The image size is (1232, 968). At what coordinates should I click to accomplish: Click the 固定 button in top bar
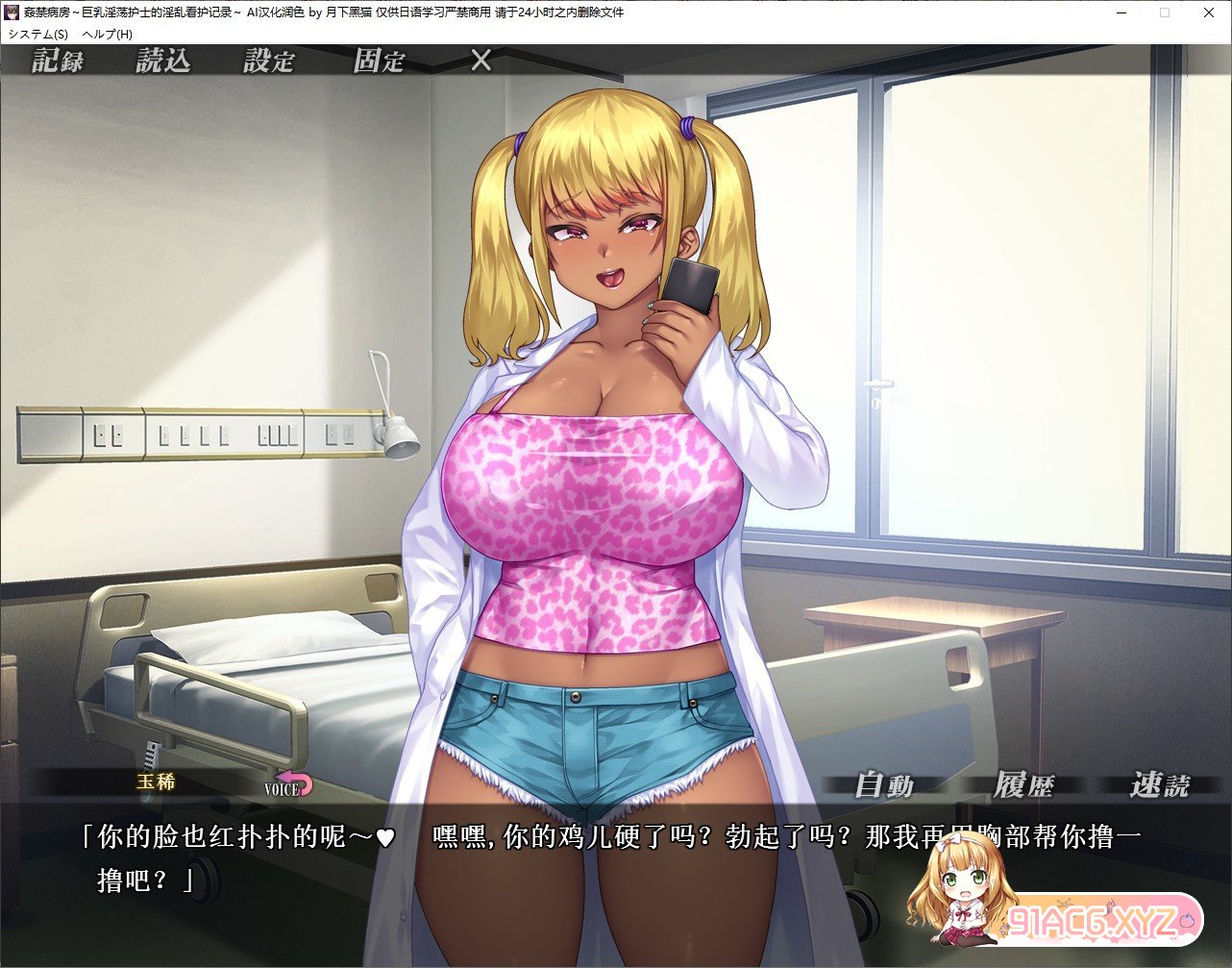click(379, 62)
